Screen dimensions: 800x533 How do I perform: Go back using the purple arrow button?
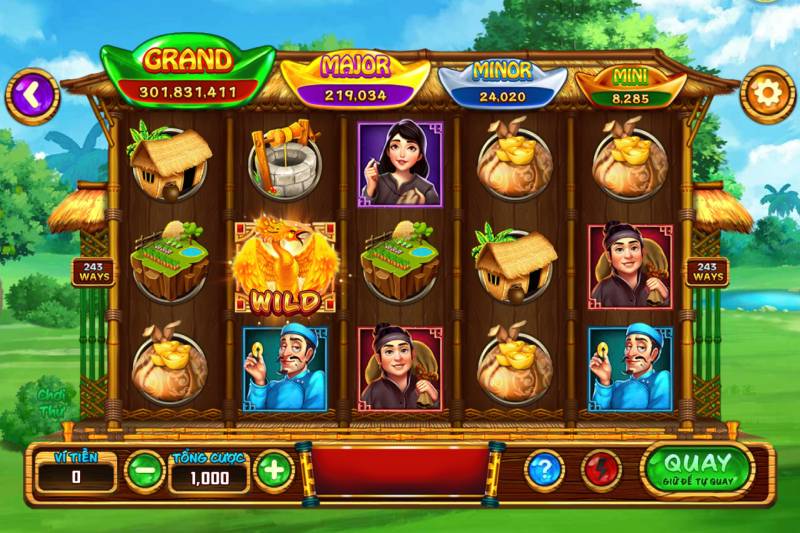click(32, 95)
